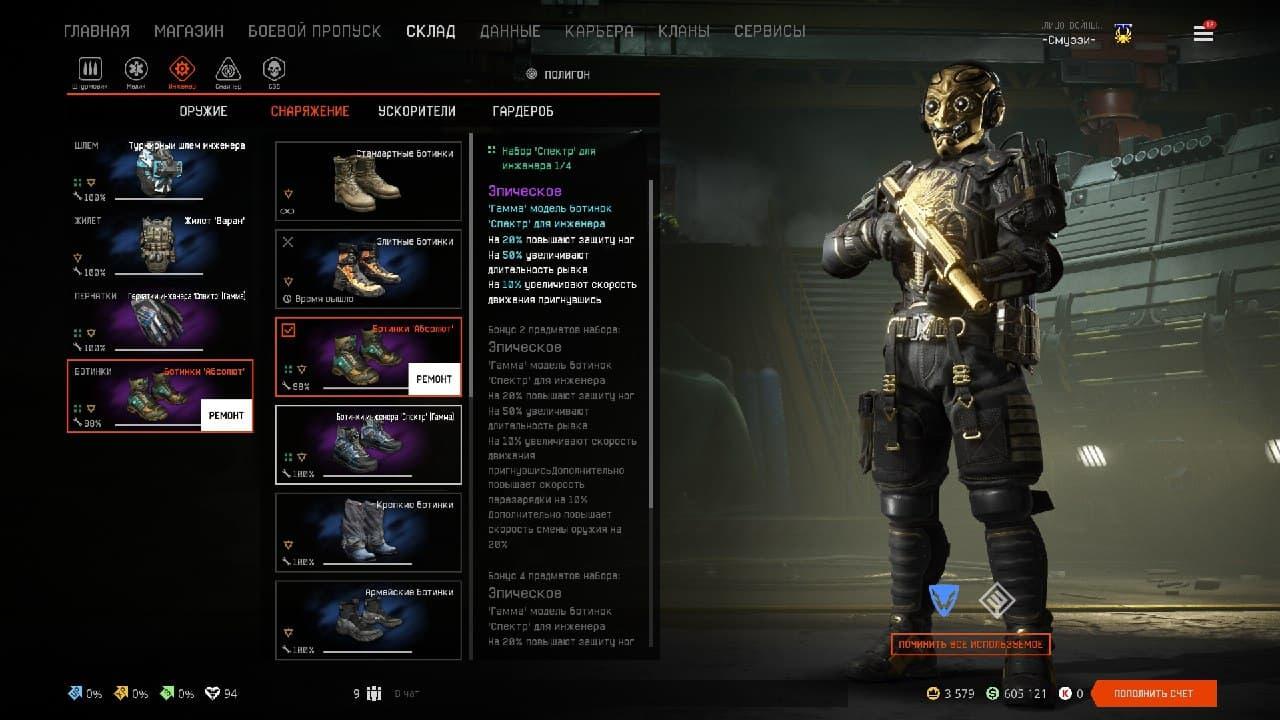This screenshot has width=1280, height=720.
Task: Click the ПОПОЛНИТЬ СЧЕТ top-up button
Action: tap(1154, 693)
